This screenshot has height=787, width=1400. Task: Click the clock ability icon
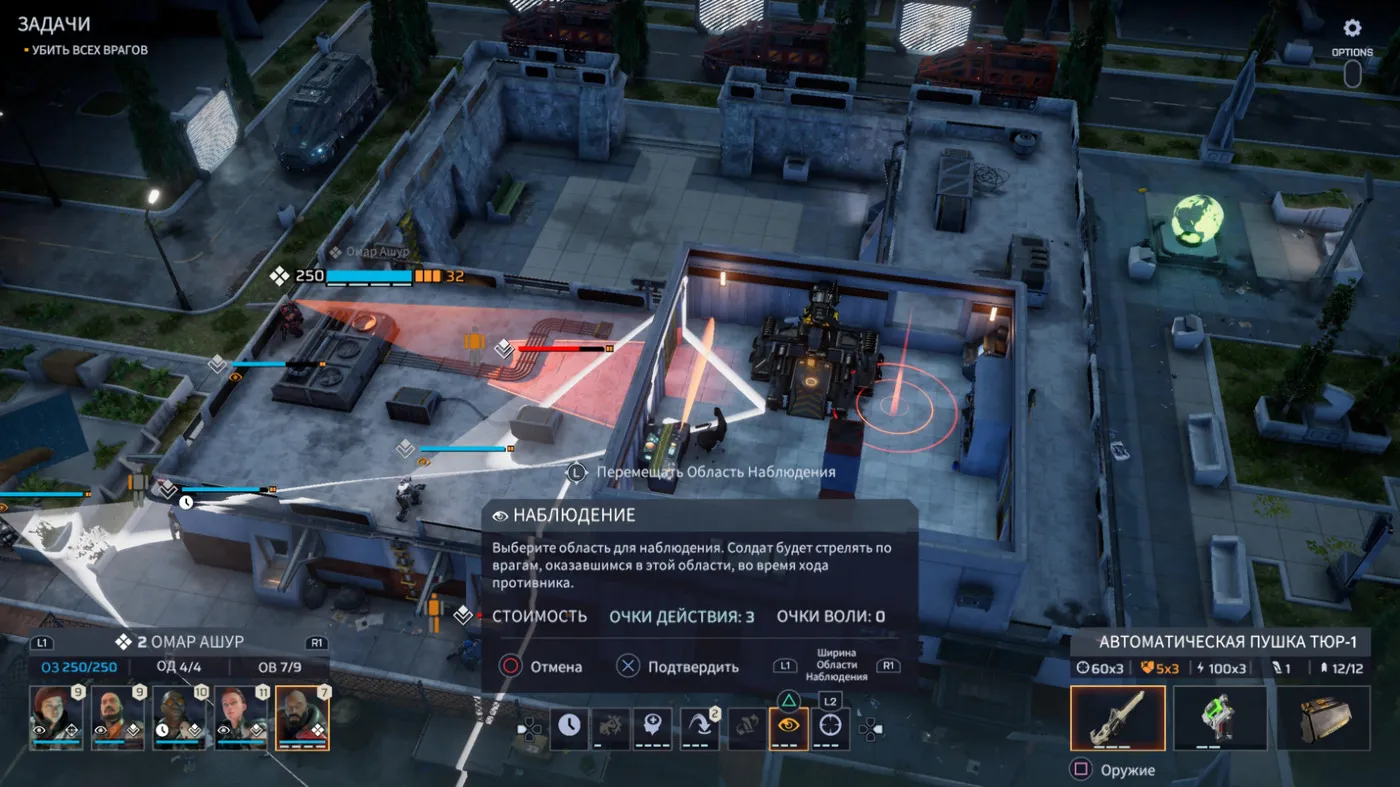pyautogui.click(x=568, y=727)
